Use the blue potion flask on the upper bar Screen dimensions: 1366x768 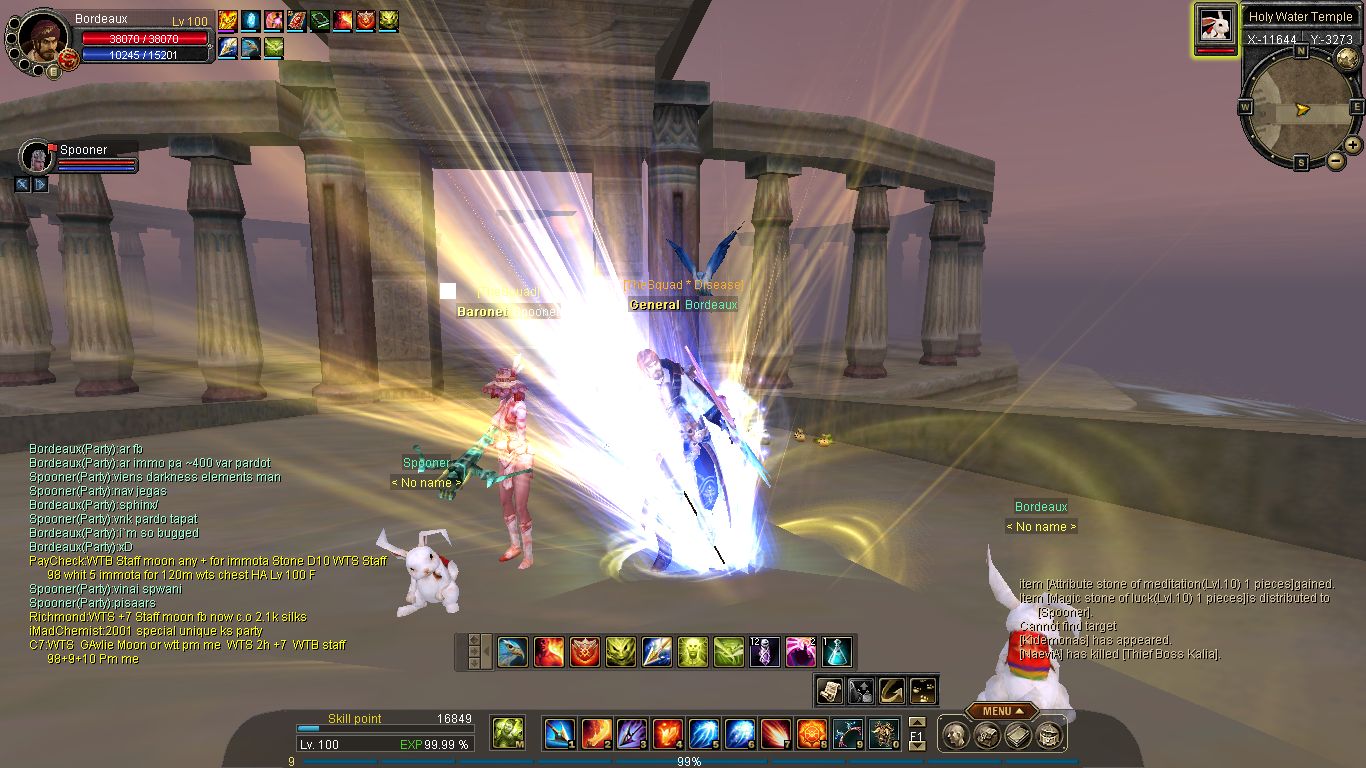[x=837, y=652]
